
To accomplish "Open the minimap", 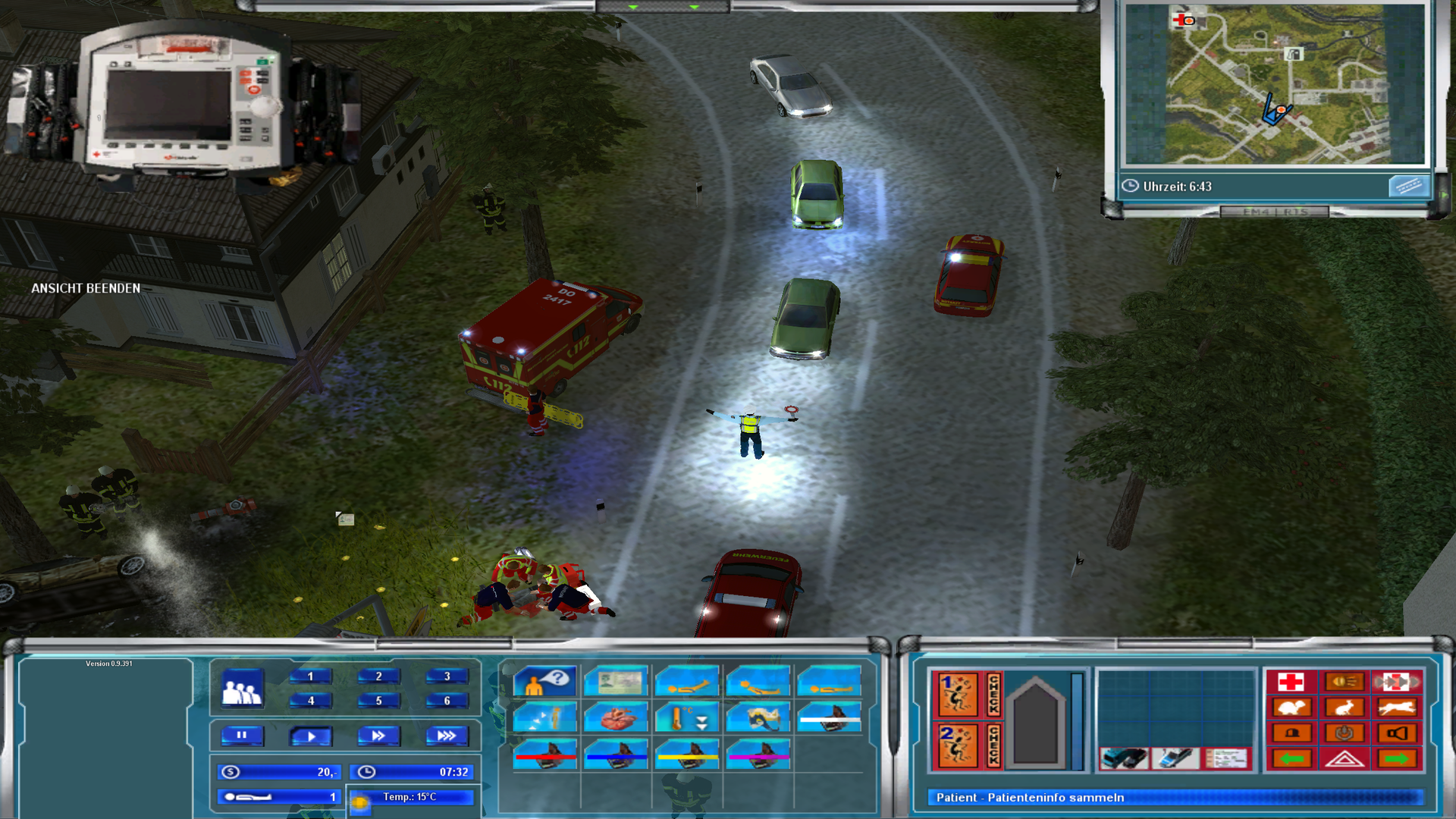I will [x=1274, y=85].
